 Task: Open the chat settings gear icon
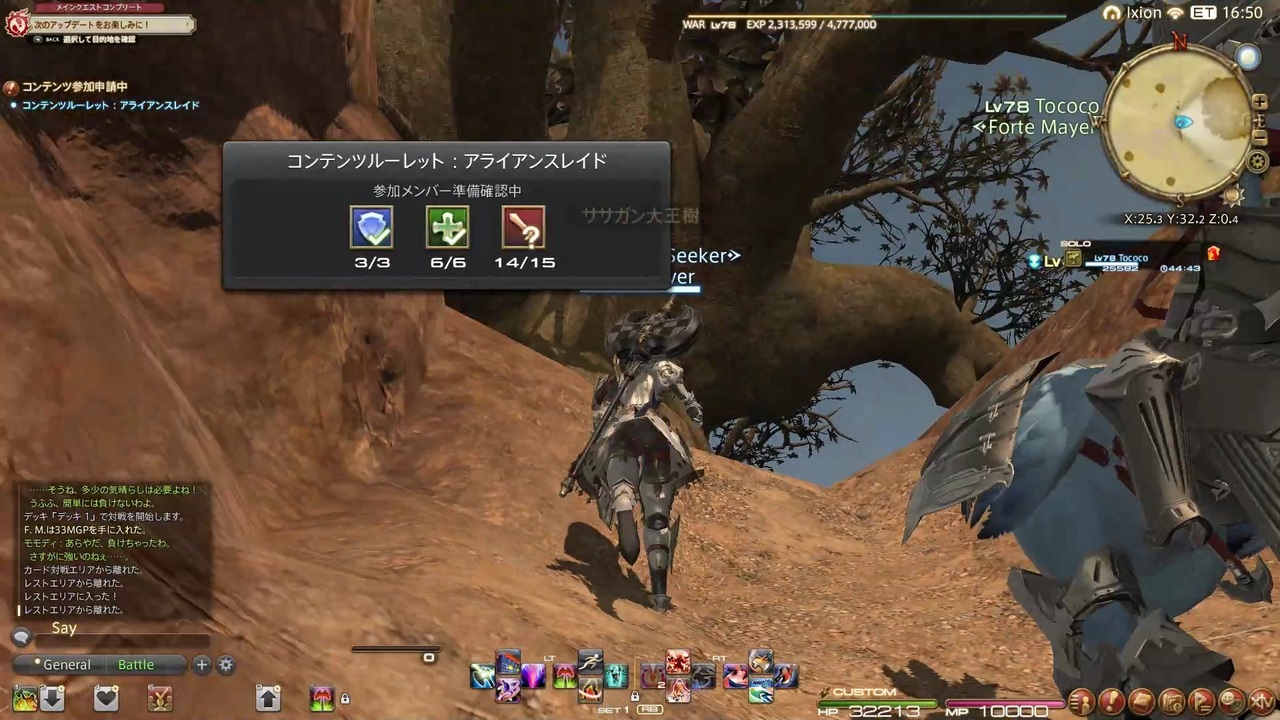coord(225,664)
